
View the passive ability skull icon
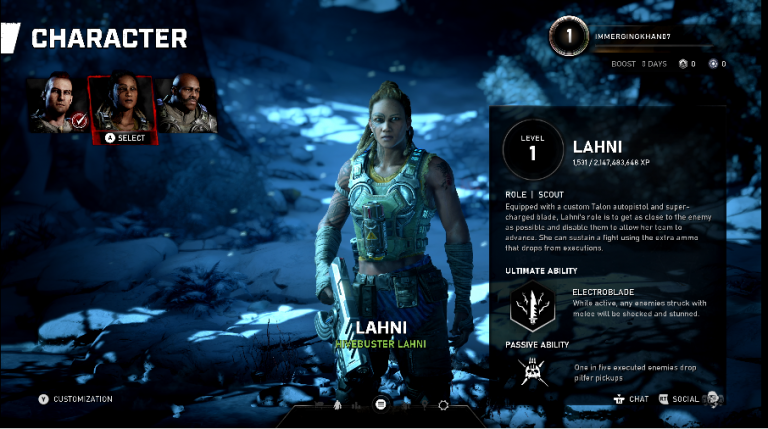click(x=532, y=371)
